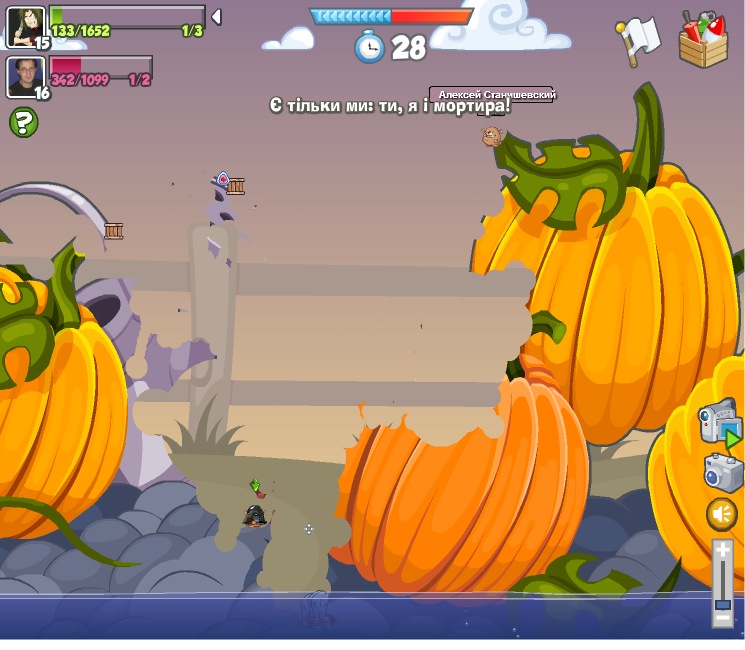Zoom in with the plus button
The height and width of the screenshot is (650, 745).
click(722, 550)
